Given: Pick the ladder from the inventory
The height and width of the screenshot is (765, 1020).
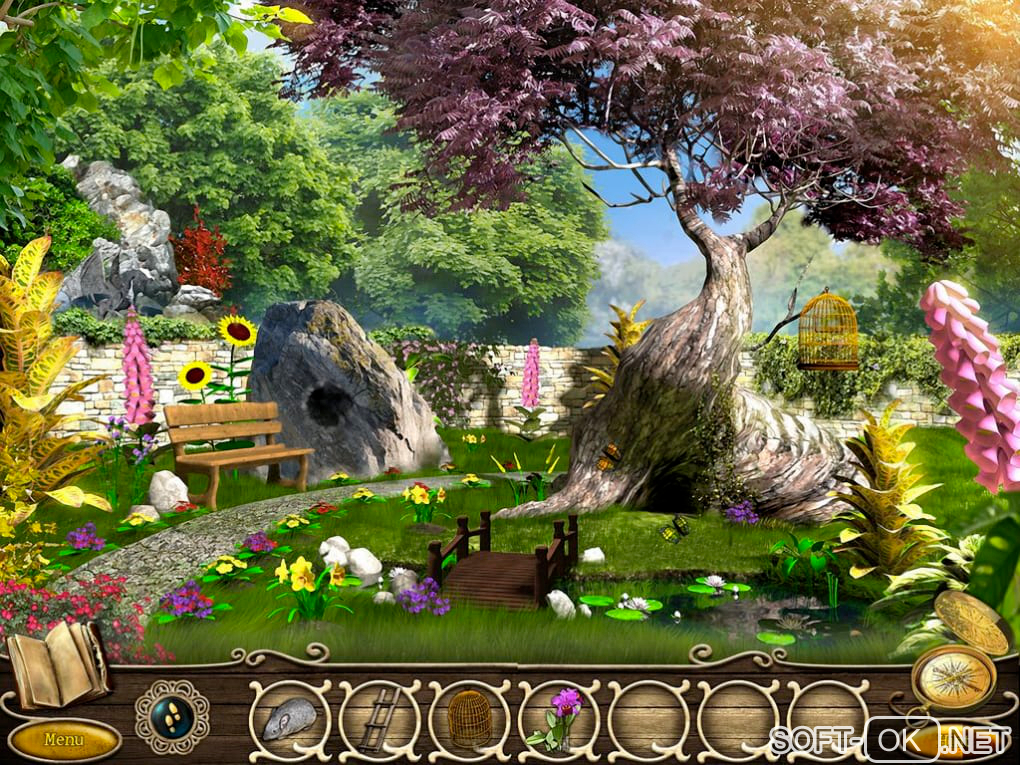Looking at the screenshot, I should 379,718.
